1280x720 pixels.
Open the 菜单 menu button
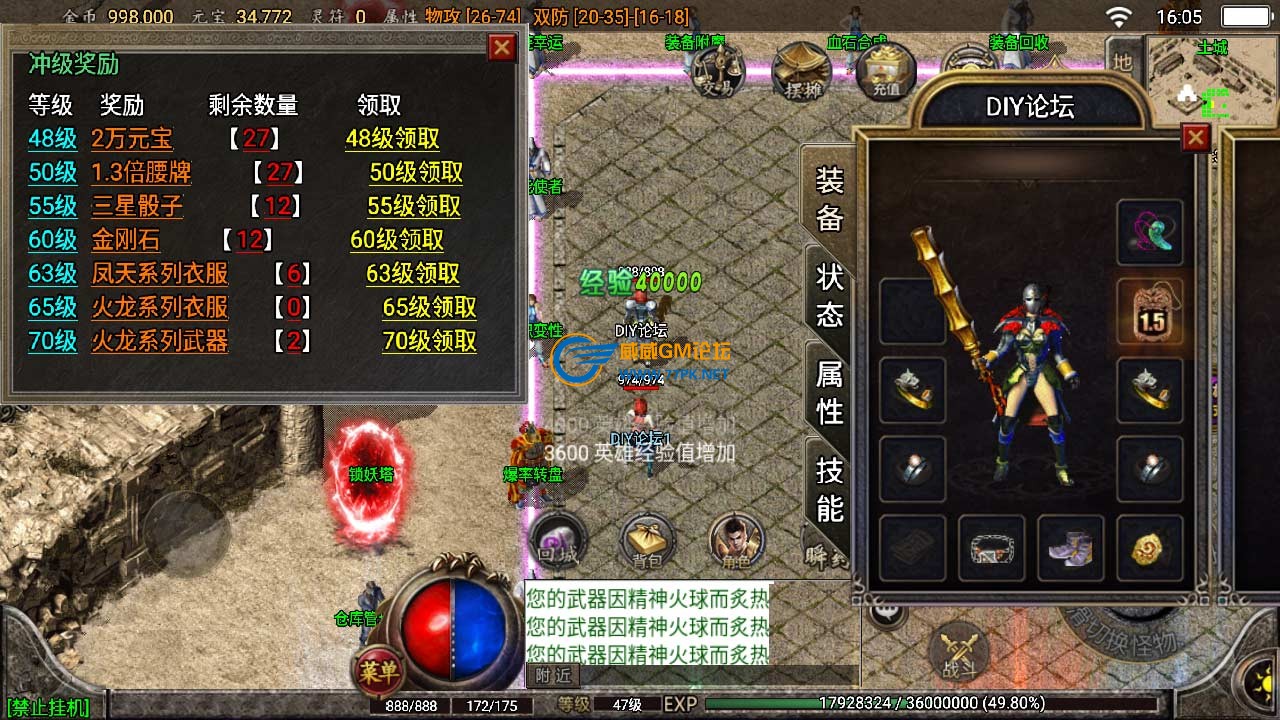pos(378,672)
